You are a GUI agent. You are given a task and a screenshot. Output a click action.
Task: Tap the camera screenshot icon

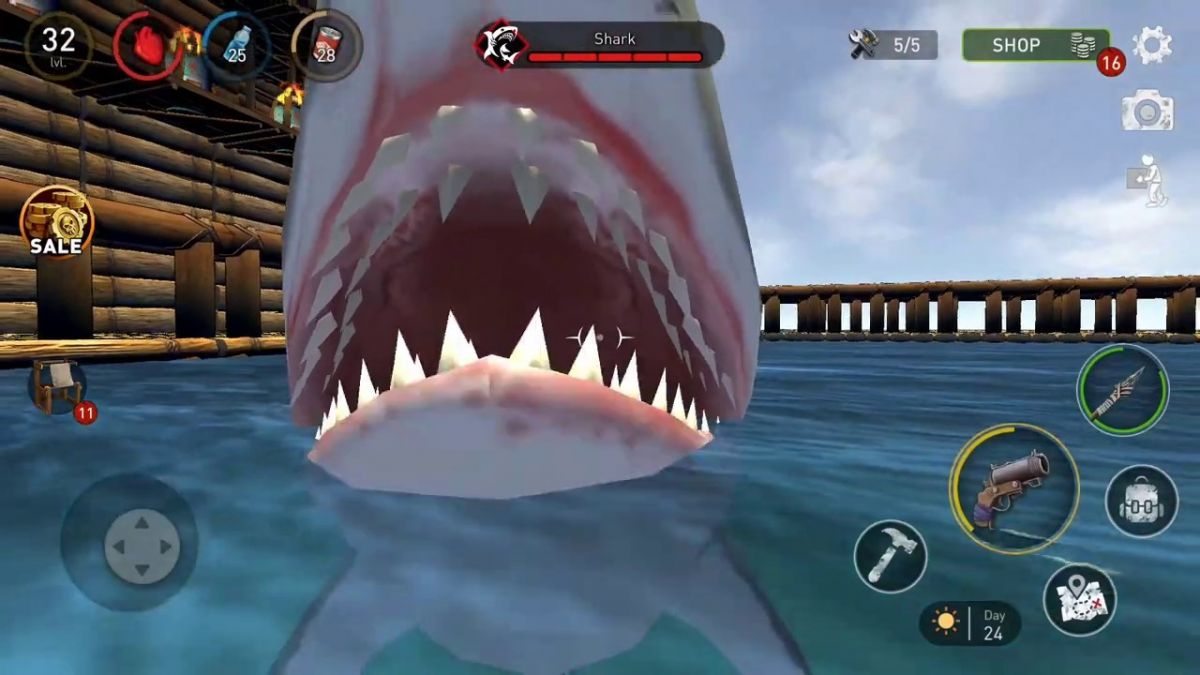click(1147, 111)
